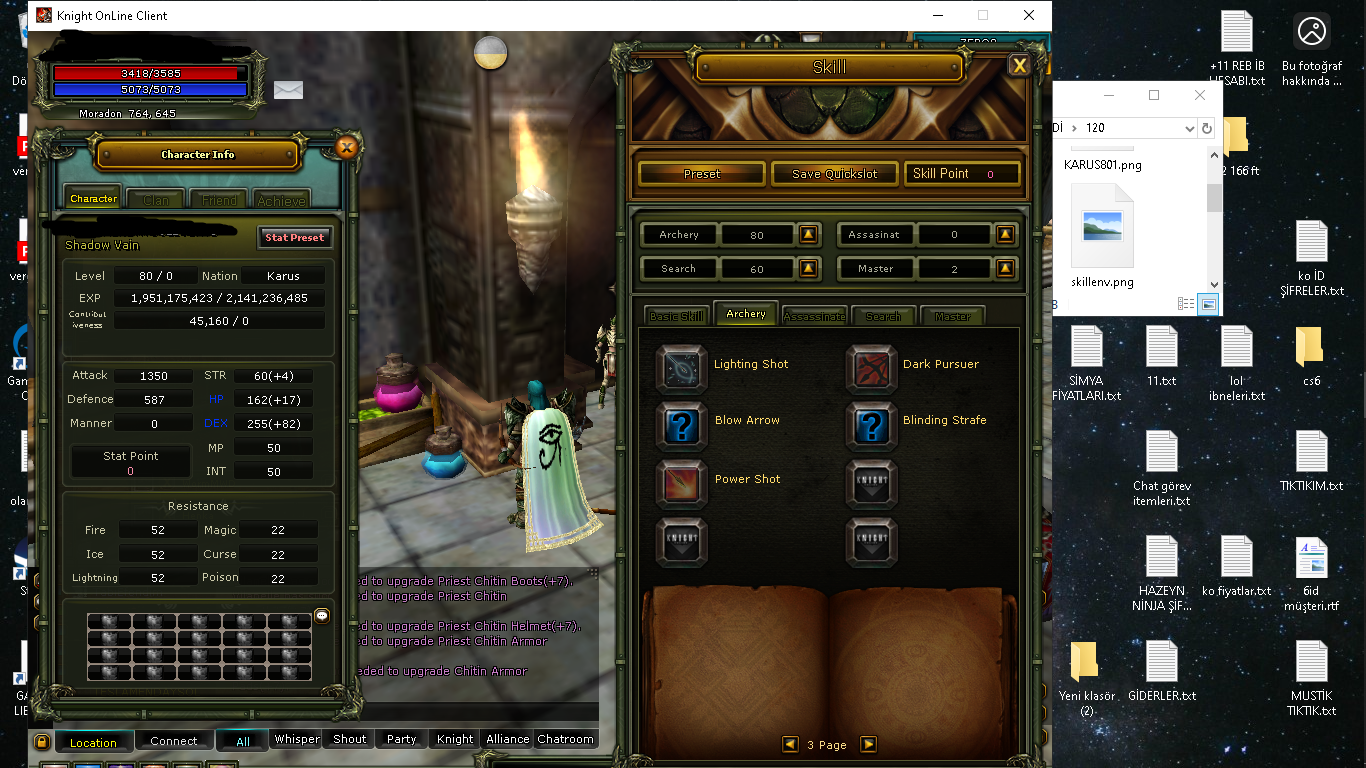Save Quickslot configuration
Screen dimensions: 1366x768
pos(834,174)
